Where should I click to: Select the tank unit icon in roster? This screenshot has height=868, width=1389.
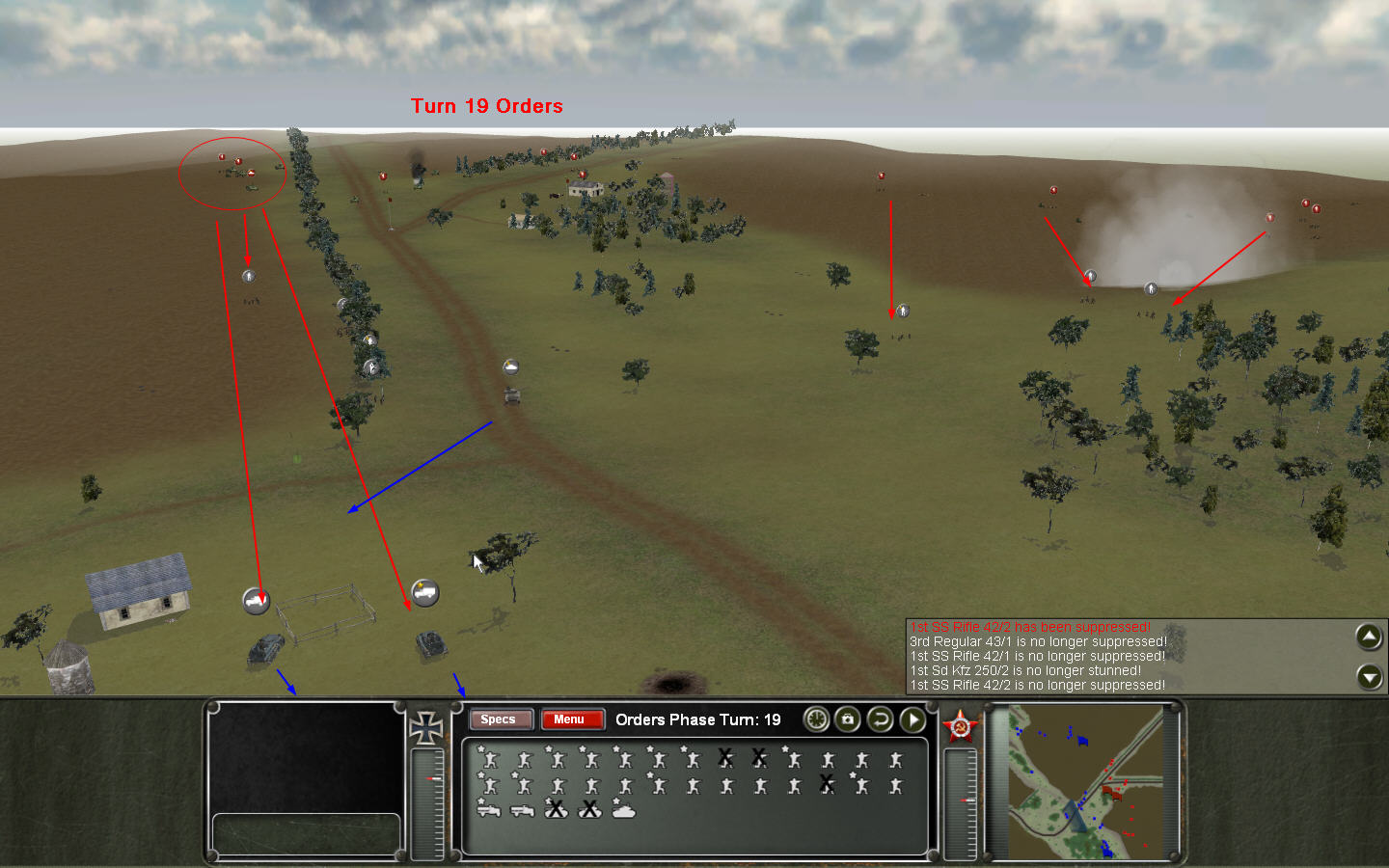point(624,810)
